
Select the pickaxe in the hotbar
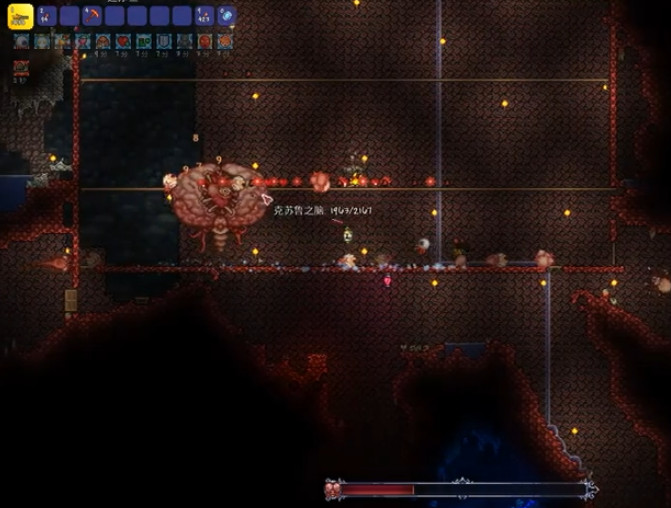pyautogui.click(x=91, y=15)
